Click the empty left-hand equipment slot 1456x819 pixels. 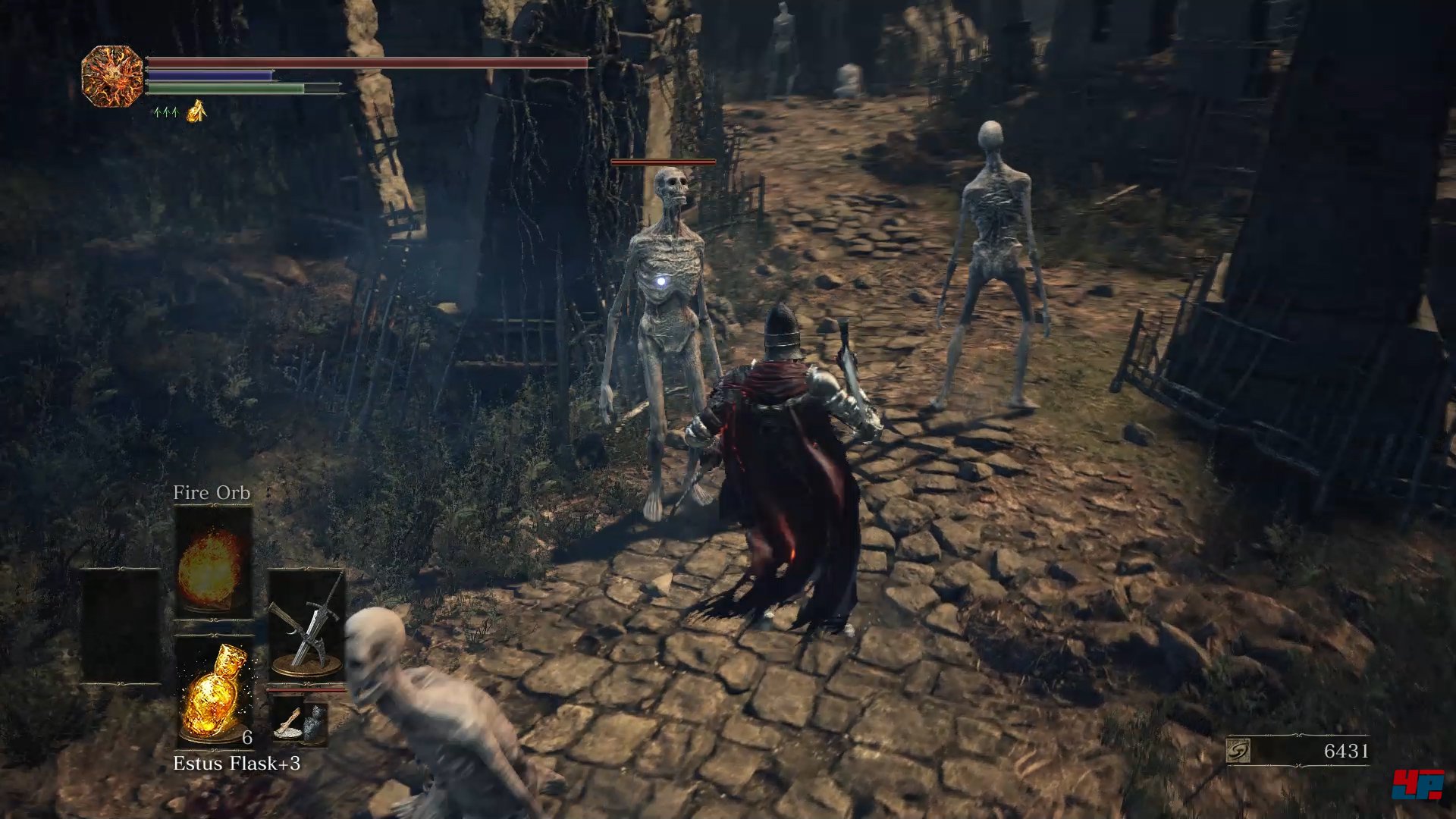tap(121, 626)
